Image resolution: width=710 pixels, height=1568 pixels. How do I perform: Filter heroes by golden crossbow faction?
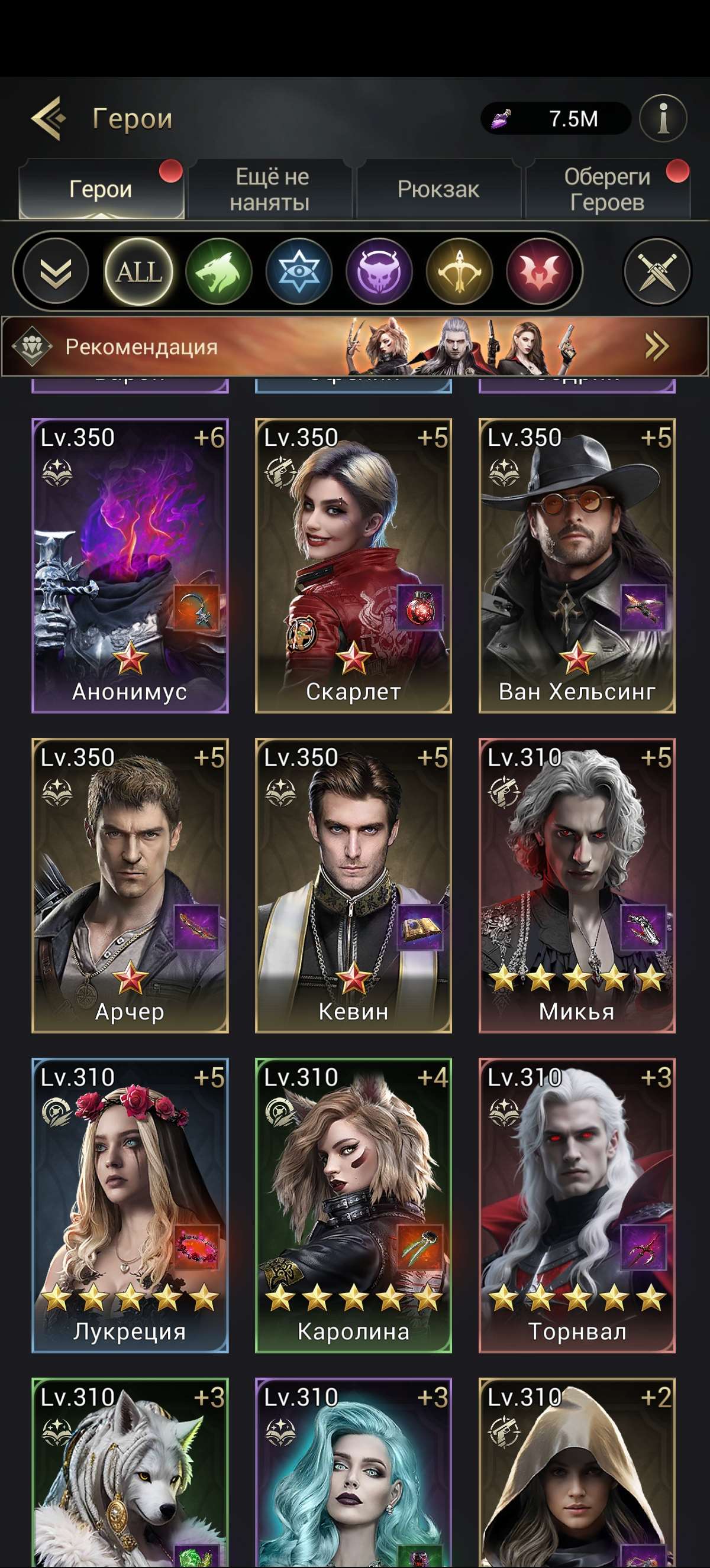460,271
